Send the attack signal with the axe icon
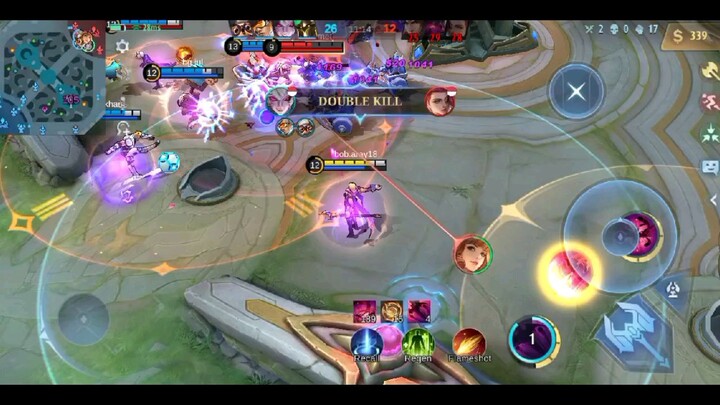720x405 pixels. pyautogui.click(x=710, y=70)
